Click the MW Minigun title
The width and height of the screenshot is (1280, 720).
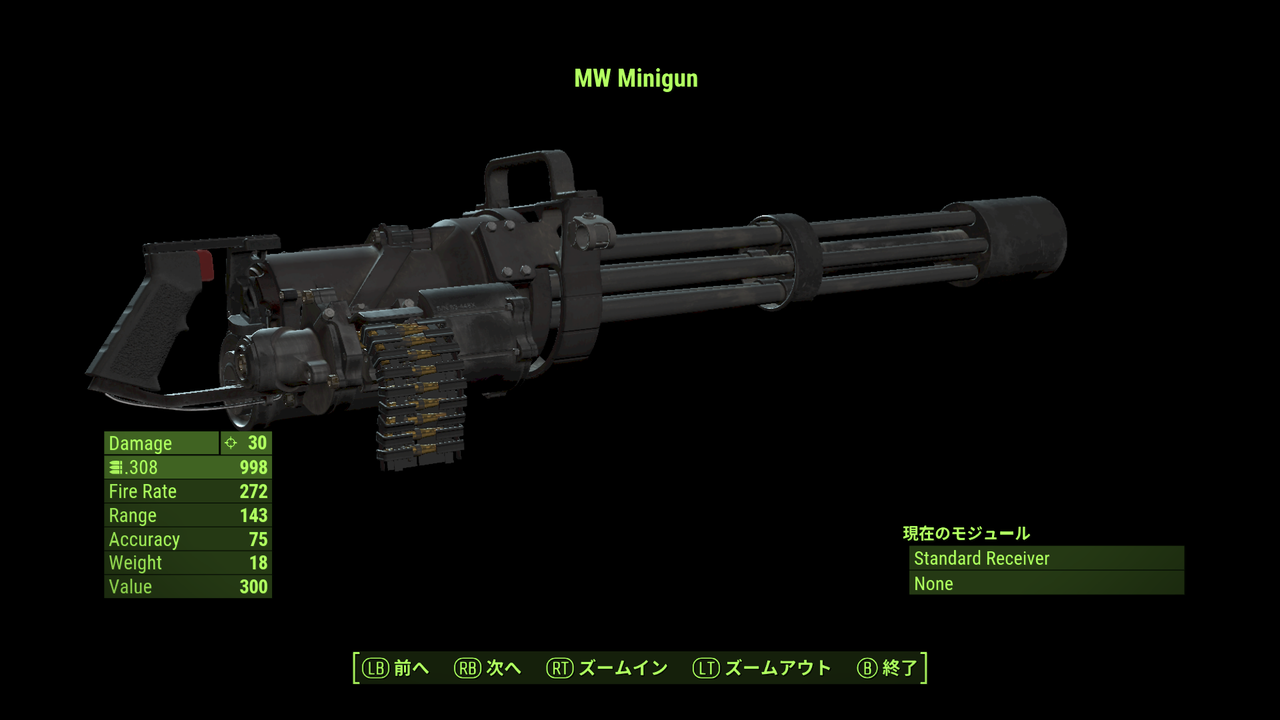click(x=636, y=78)
